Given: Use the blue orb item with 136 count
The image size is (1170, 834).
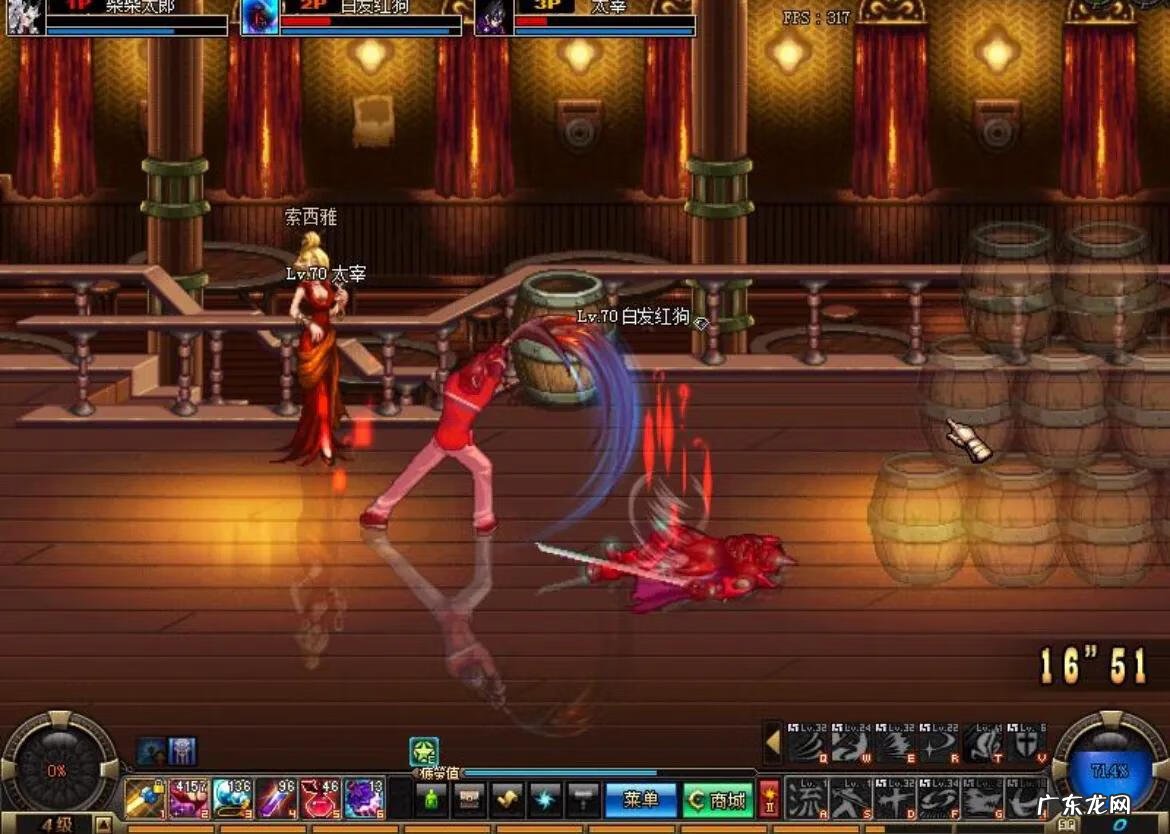Looking at the screenshot, I should 233,799.
